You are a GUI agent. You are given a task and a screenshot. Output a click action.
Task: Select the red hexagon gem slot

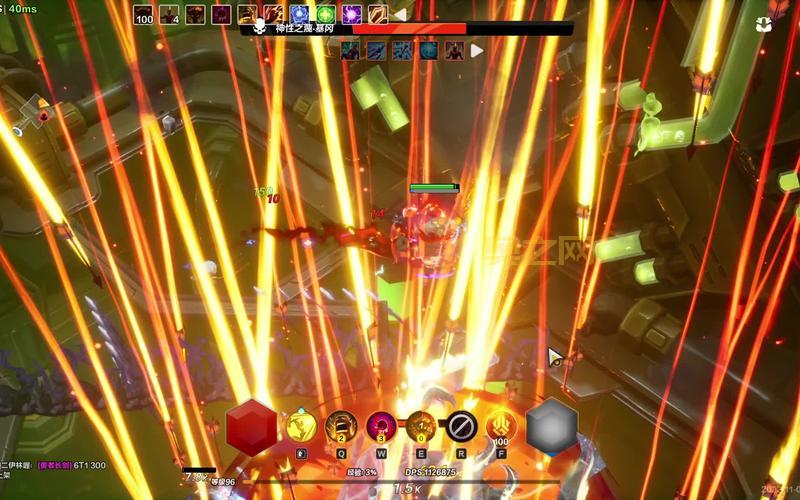251,427
